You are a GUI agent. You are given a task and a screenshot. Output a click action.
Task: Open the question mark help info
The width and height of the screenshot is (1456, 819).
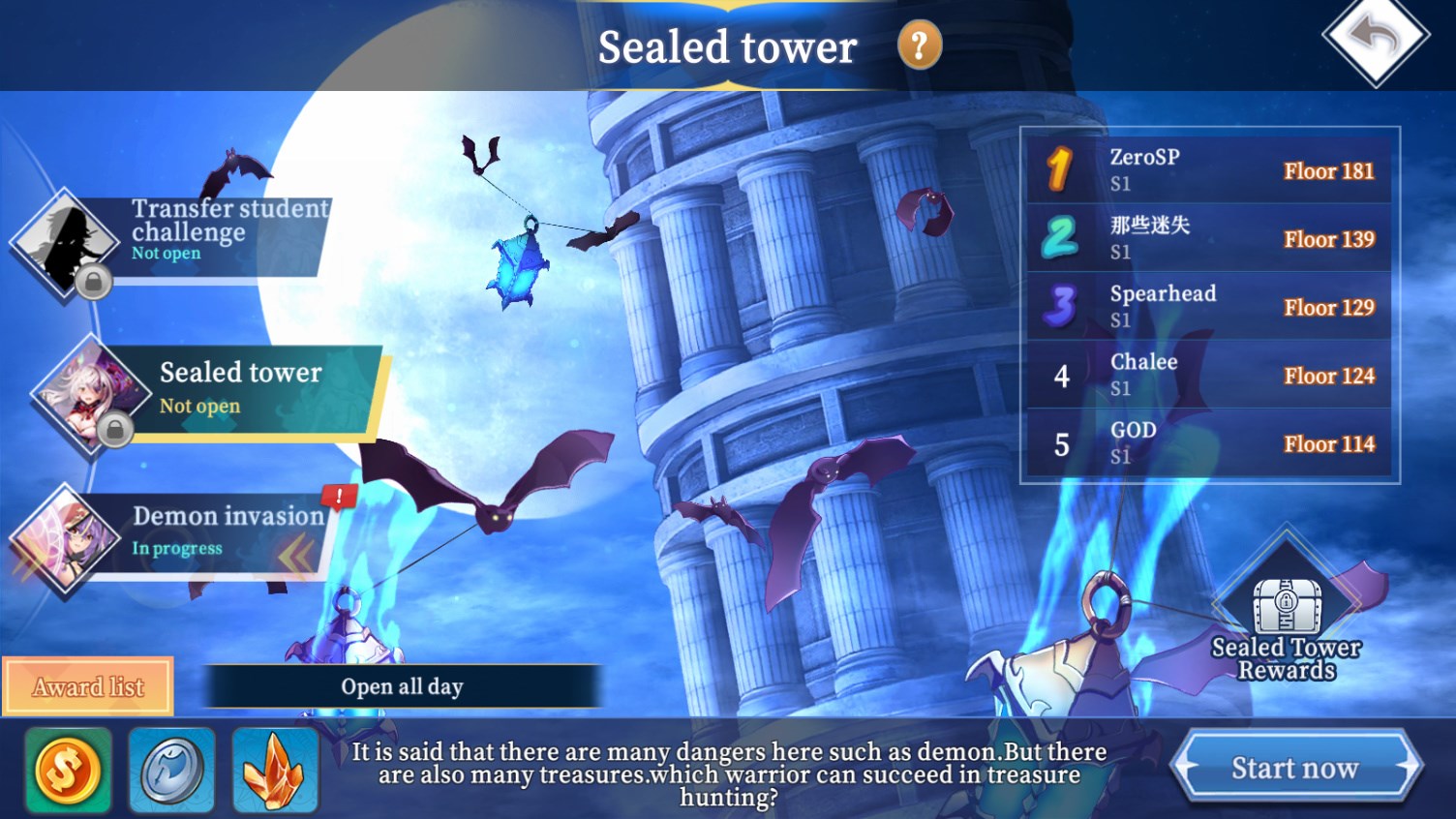[919, 45]
